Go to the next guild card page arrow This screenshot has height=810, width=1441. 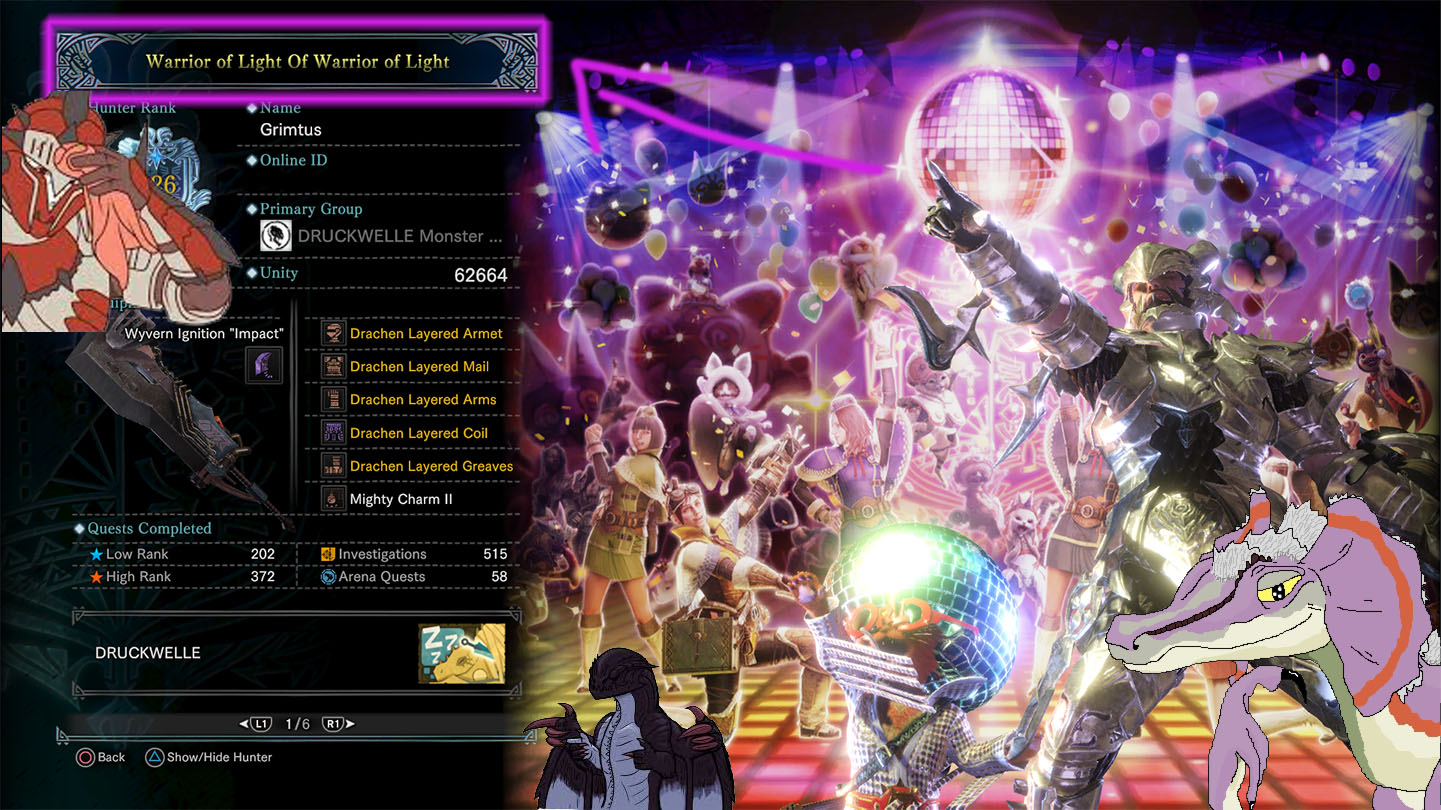click(x=340, y=724)
